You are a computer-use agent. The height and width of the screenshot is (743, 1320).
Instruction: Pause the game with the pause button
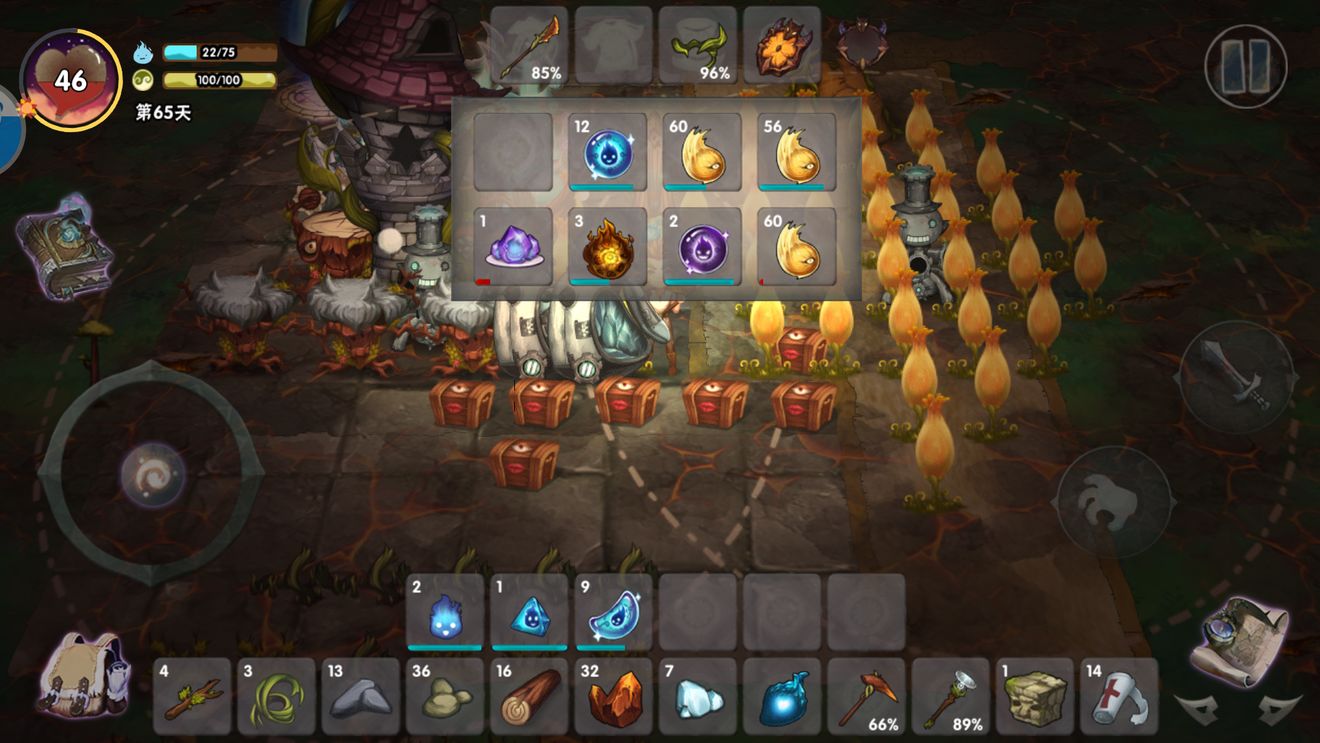point(1244,67)
